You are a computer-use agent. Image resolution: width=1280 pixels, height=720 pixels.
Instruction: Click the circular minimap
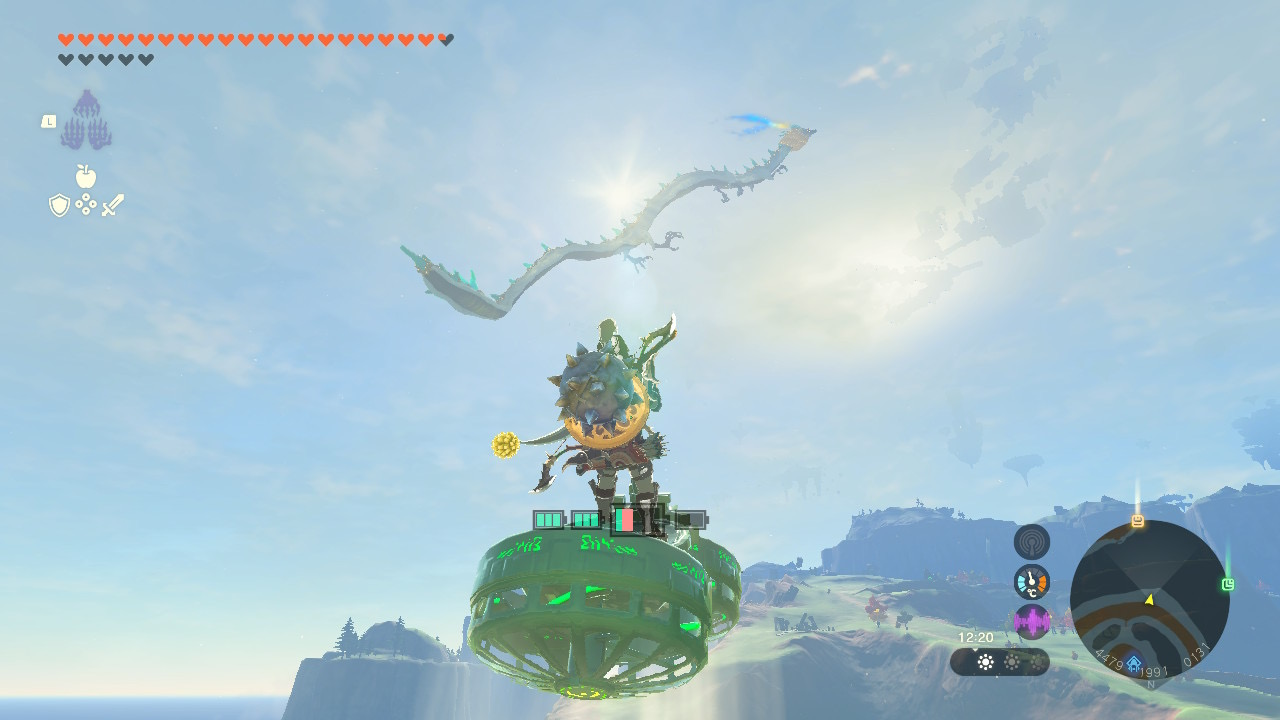tap(1149, 600)
